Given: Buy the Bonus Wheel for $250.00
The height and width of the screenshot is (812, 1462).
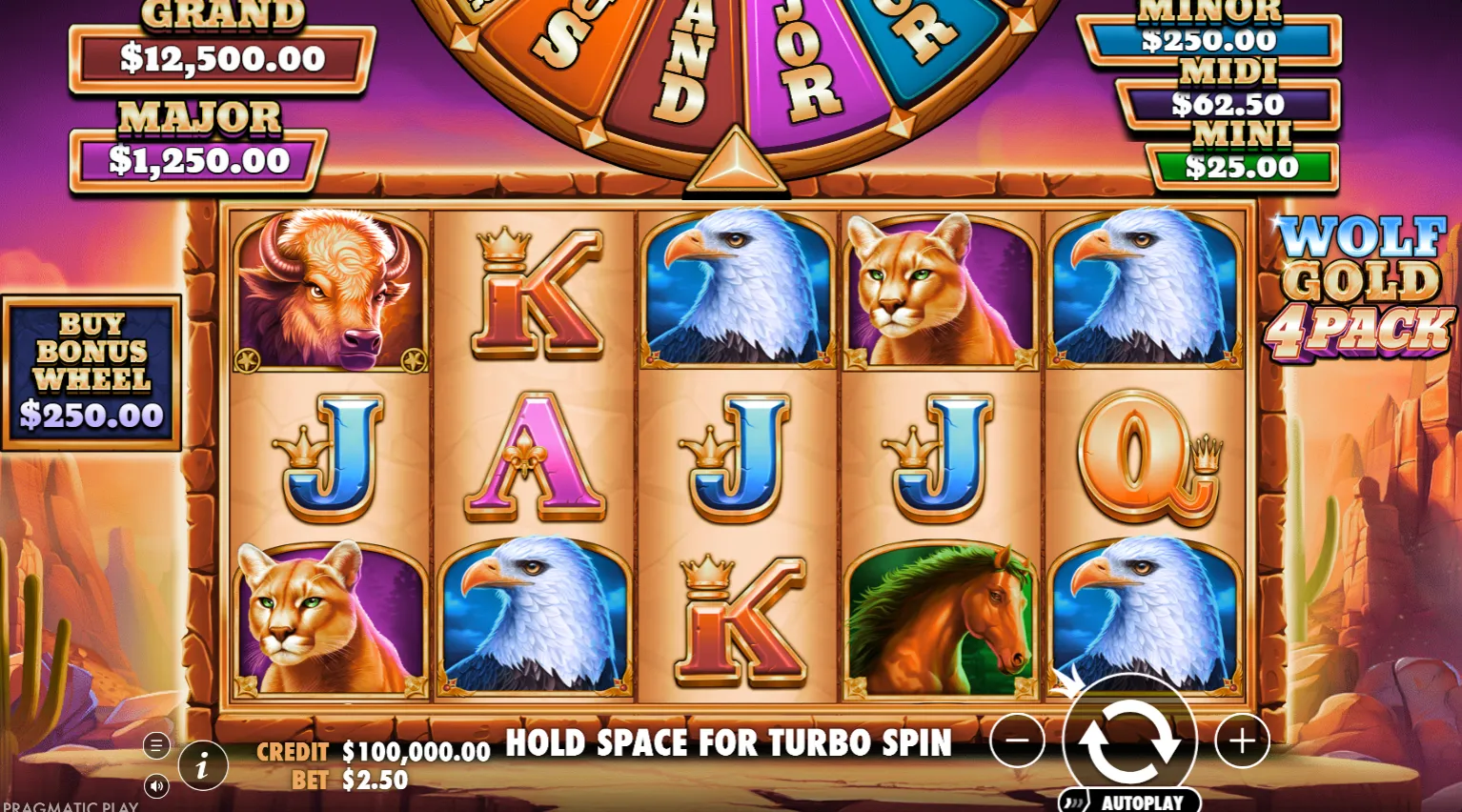Looking at the screenshot, I should [91, 373].
